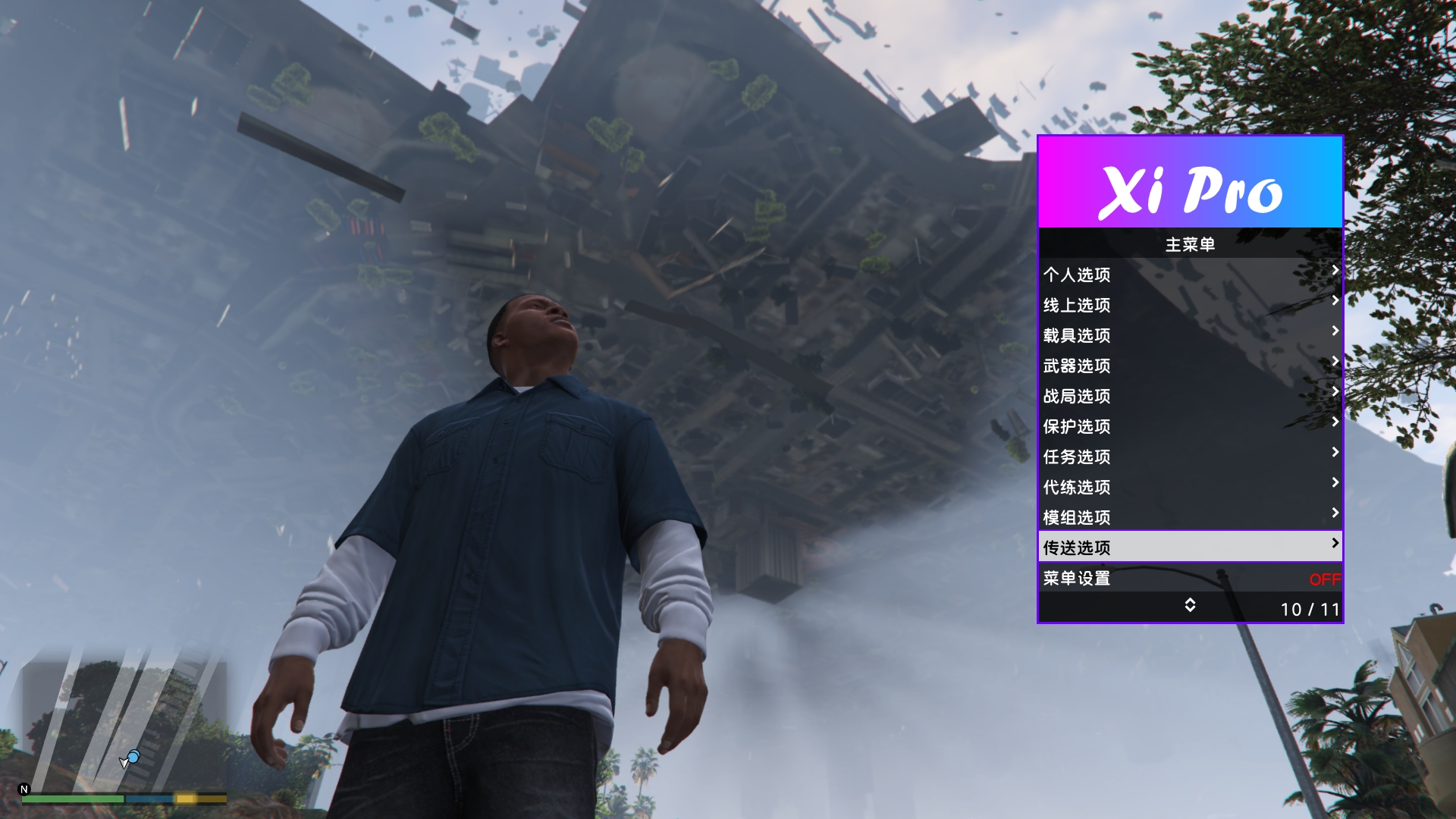Select the 线上选项 menu entry
Image resolution: width=1456 pixels, height=819 pixels.
tap(1189, 304)
